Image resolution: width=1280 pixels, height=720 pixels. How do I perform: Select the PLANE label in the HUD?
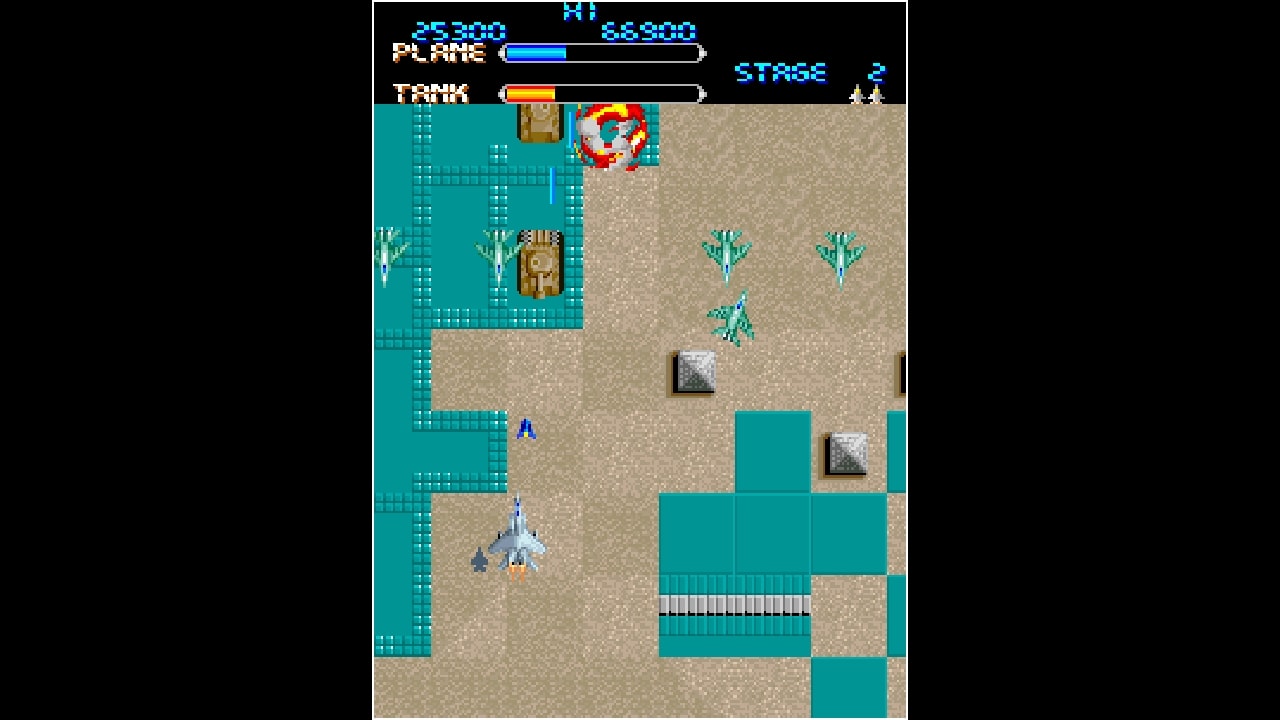tap(438, 51)
